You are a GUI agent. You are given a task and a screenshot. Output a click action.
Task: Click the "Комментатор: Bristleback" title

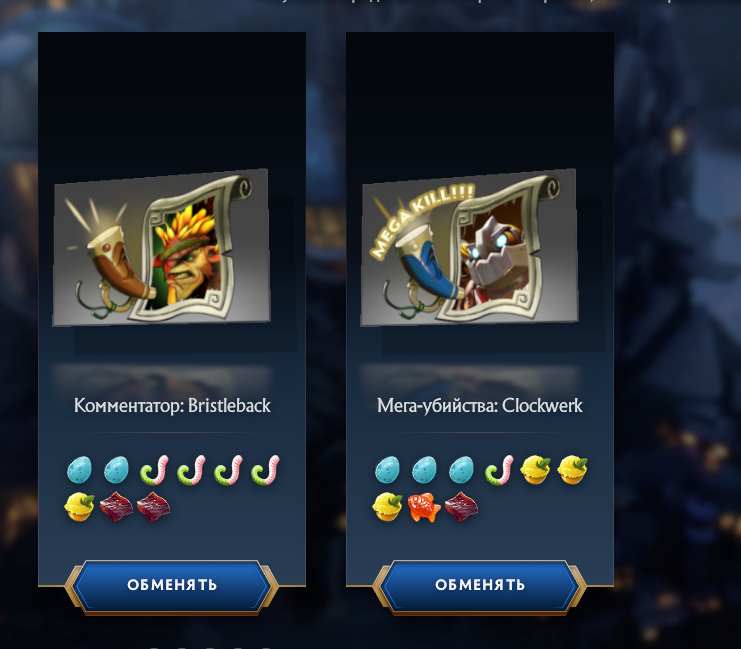(x=172, y=406)
